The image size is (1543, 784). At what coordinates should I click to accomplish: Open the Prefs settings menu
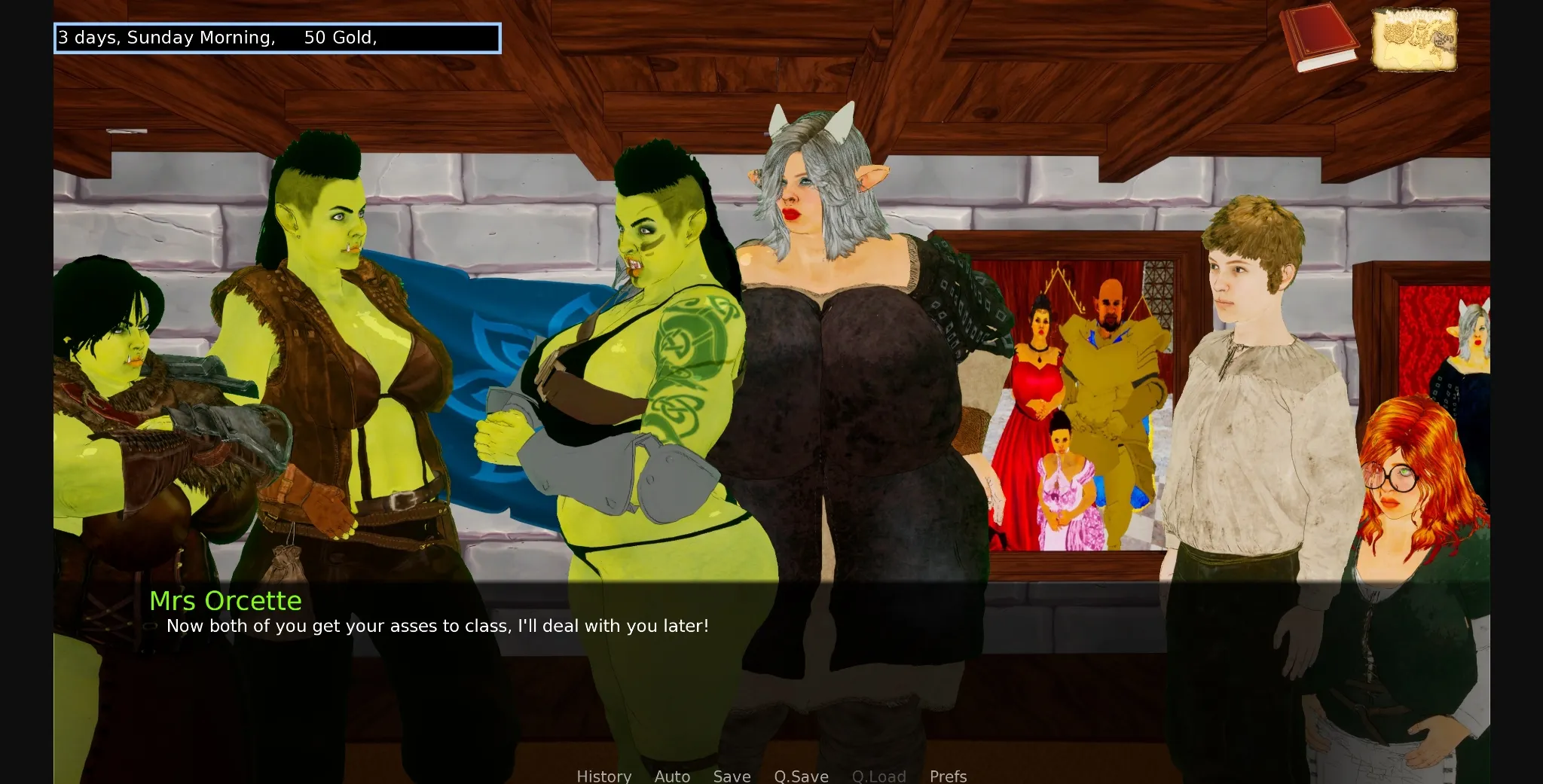click(947, 776)
